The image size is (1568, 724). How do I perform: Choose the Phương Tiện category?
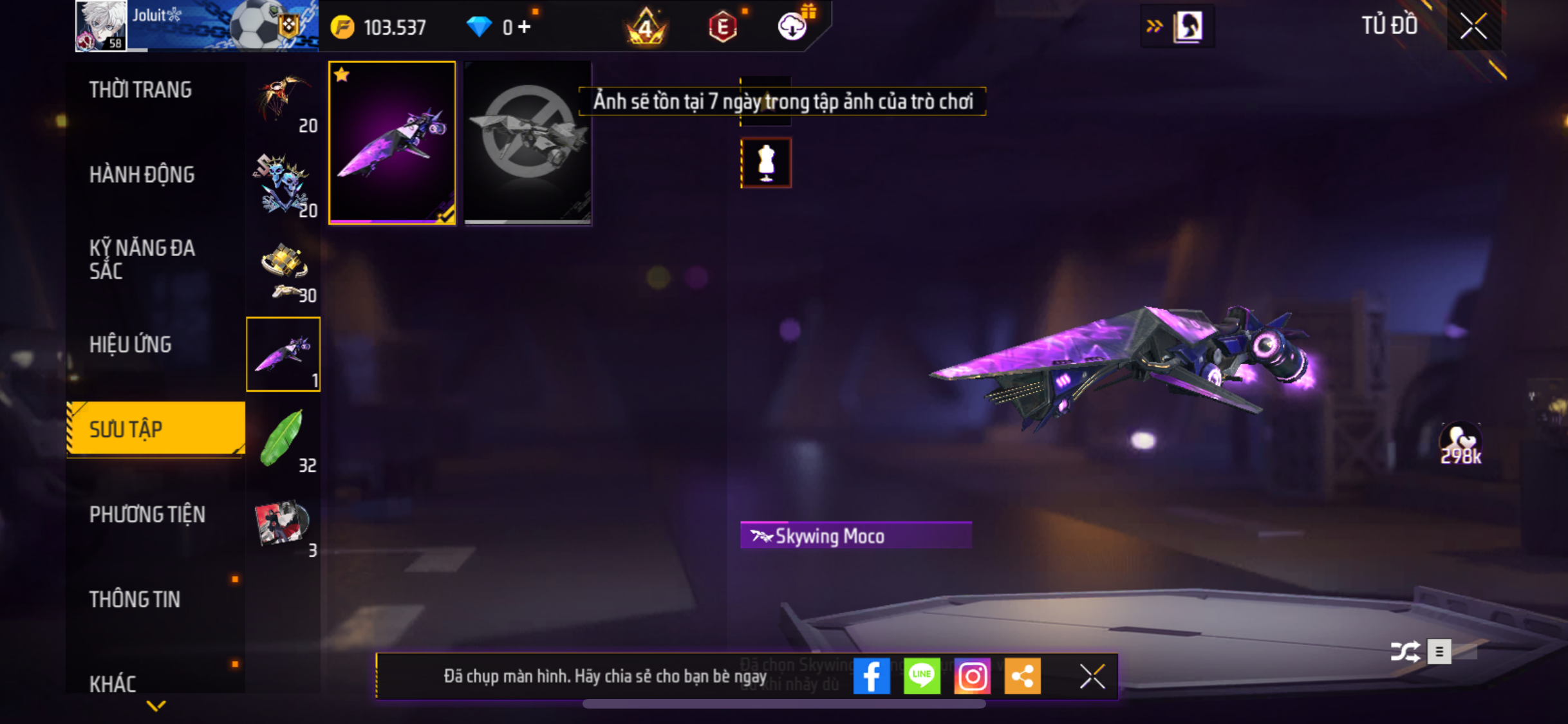147,514
